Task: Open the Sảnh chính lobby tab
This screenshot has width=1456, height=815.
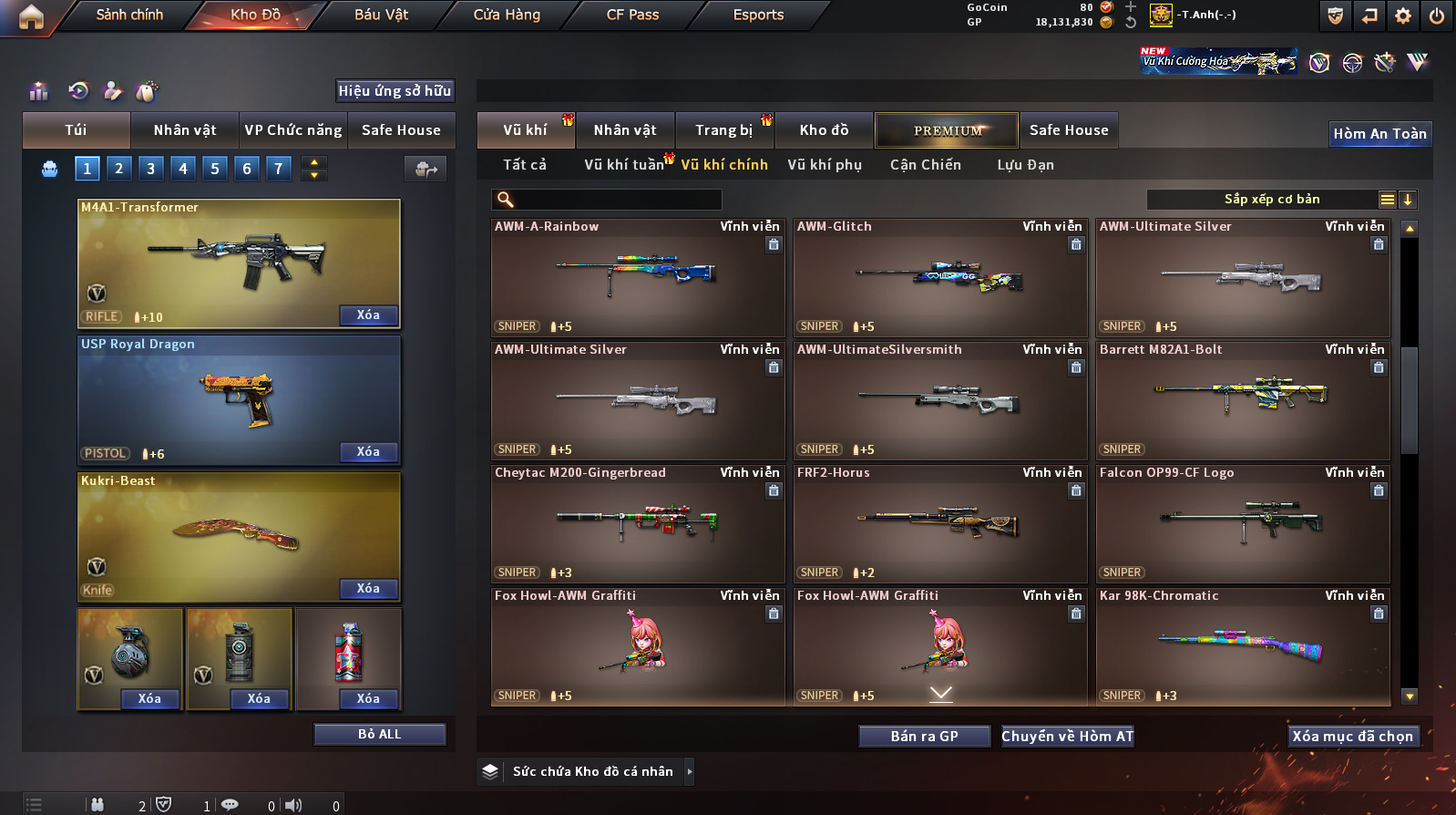Action: (x=129, y=15)
